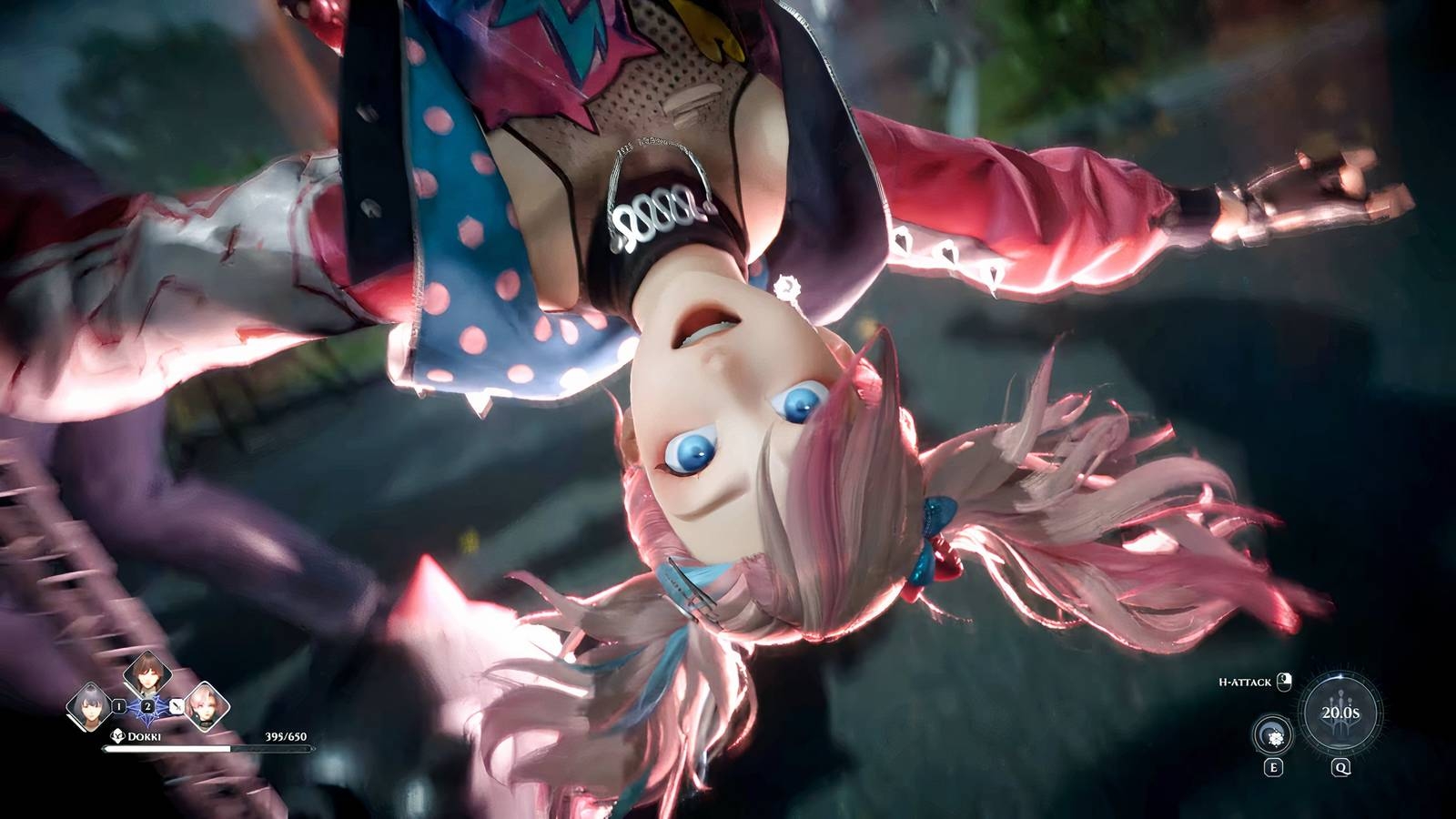Image resolution: width=1456 pixels, height=819 pixels.
Task: Click the H-ATTACK text label
Action: pos(1245,682)
